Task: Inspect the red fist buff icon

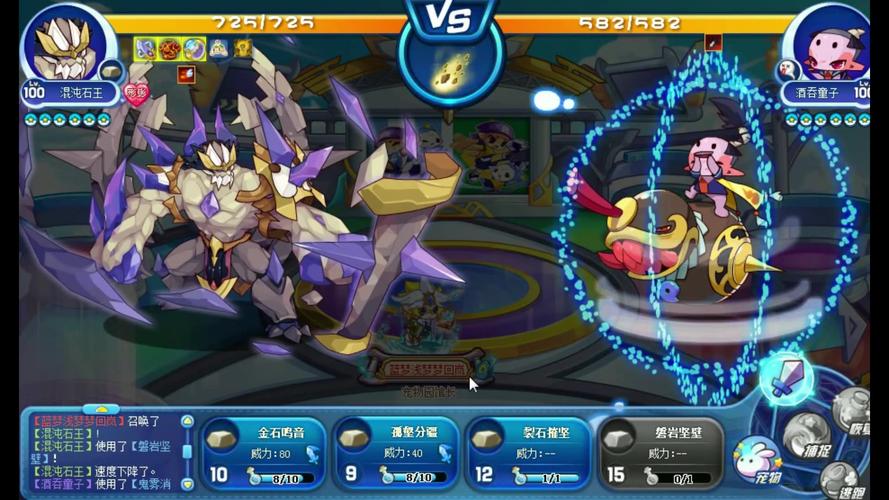Action: (186, 73)
